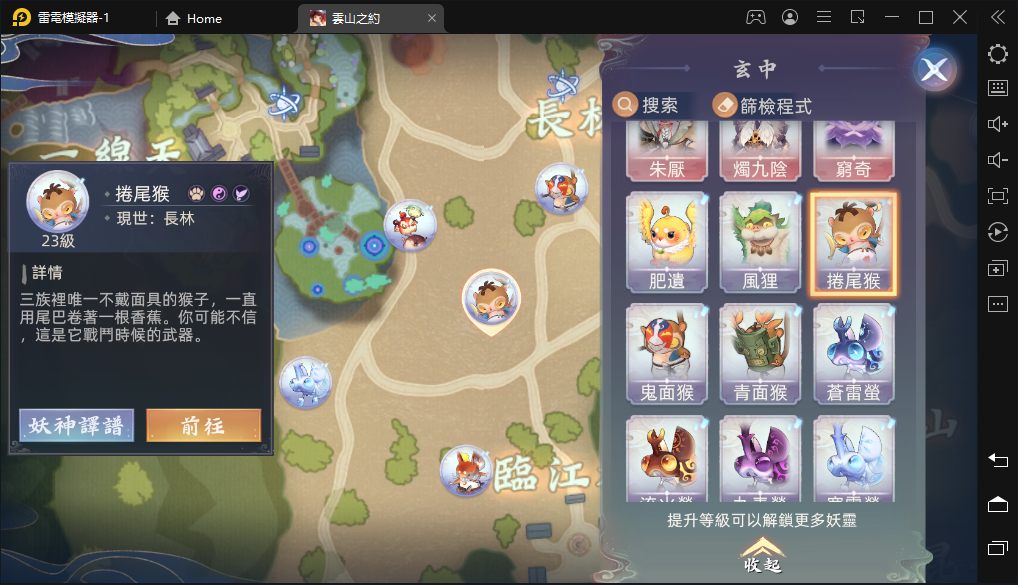Viewport: 1018px width, 585px height.
Task: Close the spirit list with X
Action: point(934,71)
